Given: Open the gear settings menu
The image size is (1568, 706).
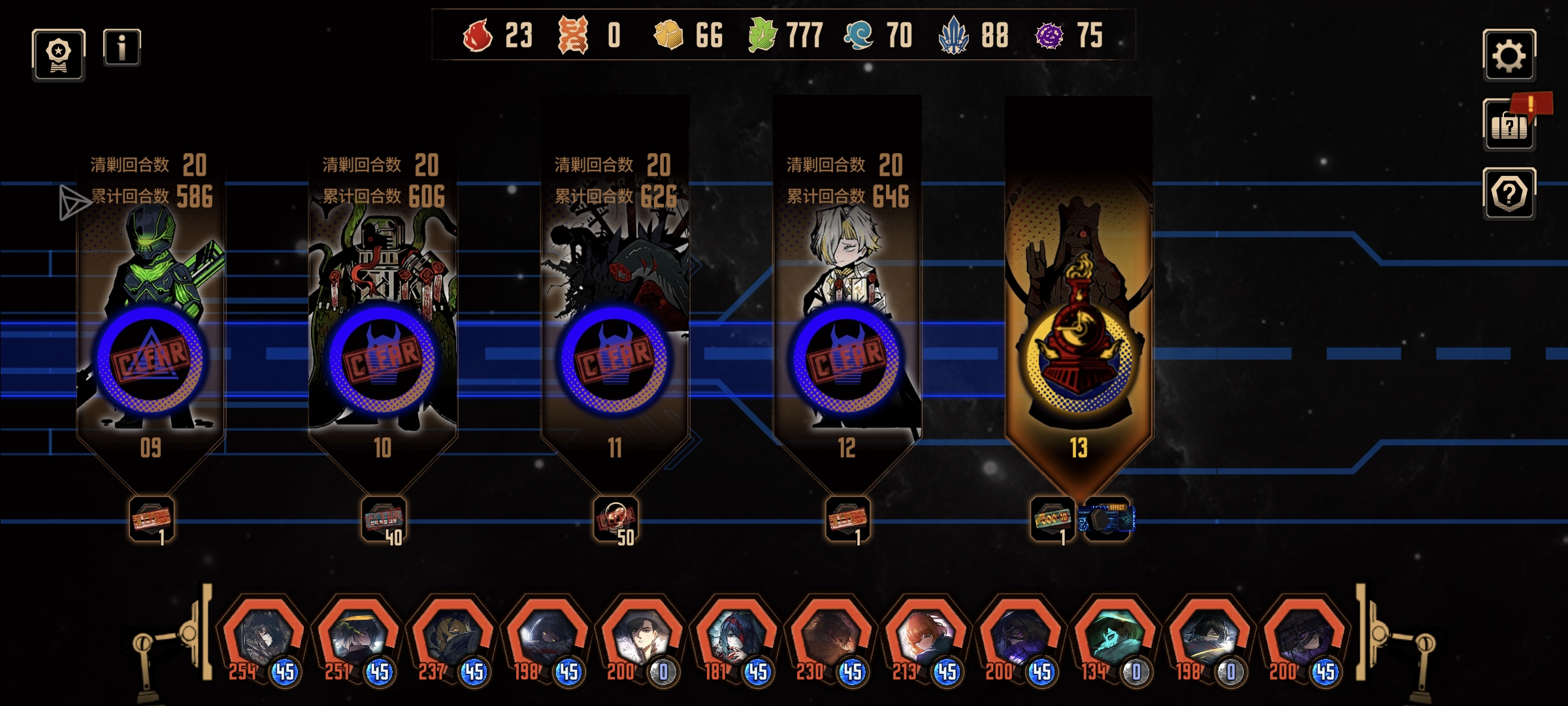Looking at the screenshot, I should coord(1509,56).
